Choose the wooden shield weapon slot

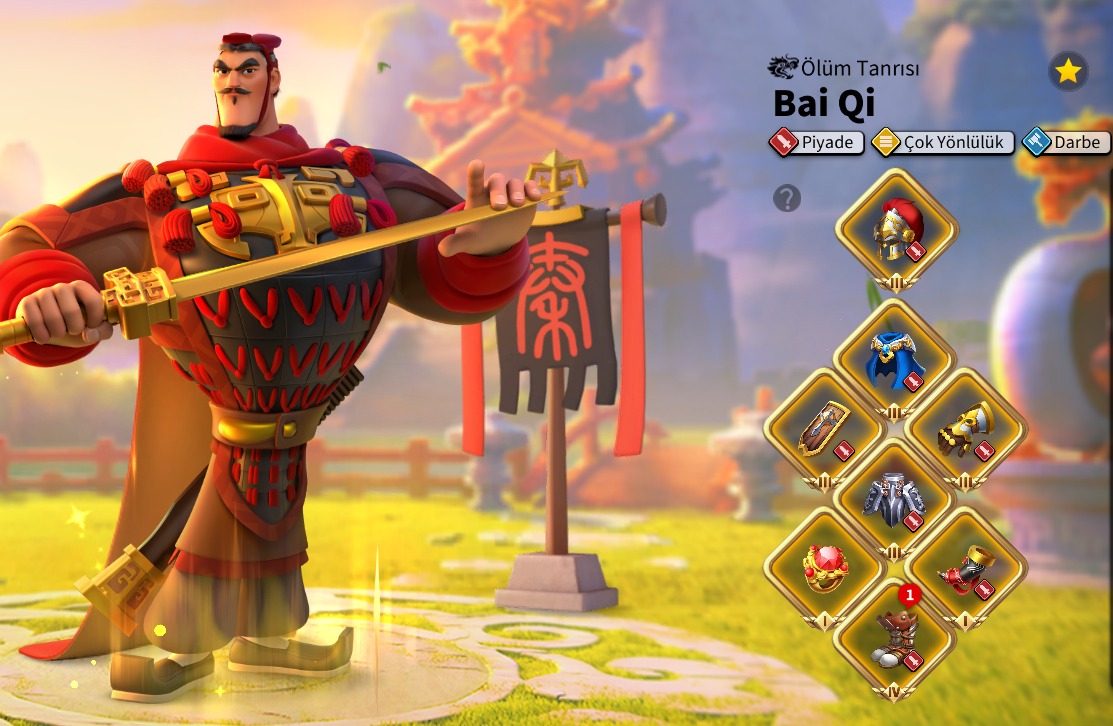(x=824, y=430)
